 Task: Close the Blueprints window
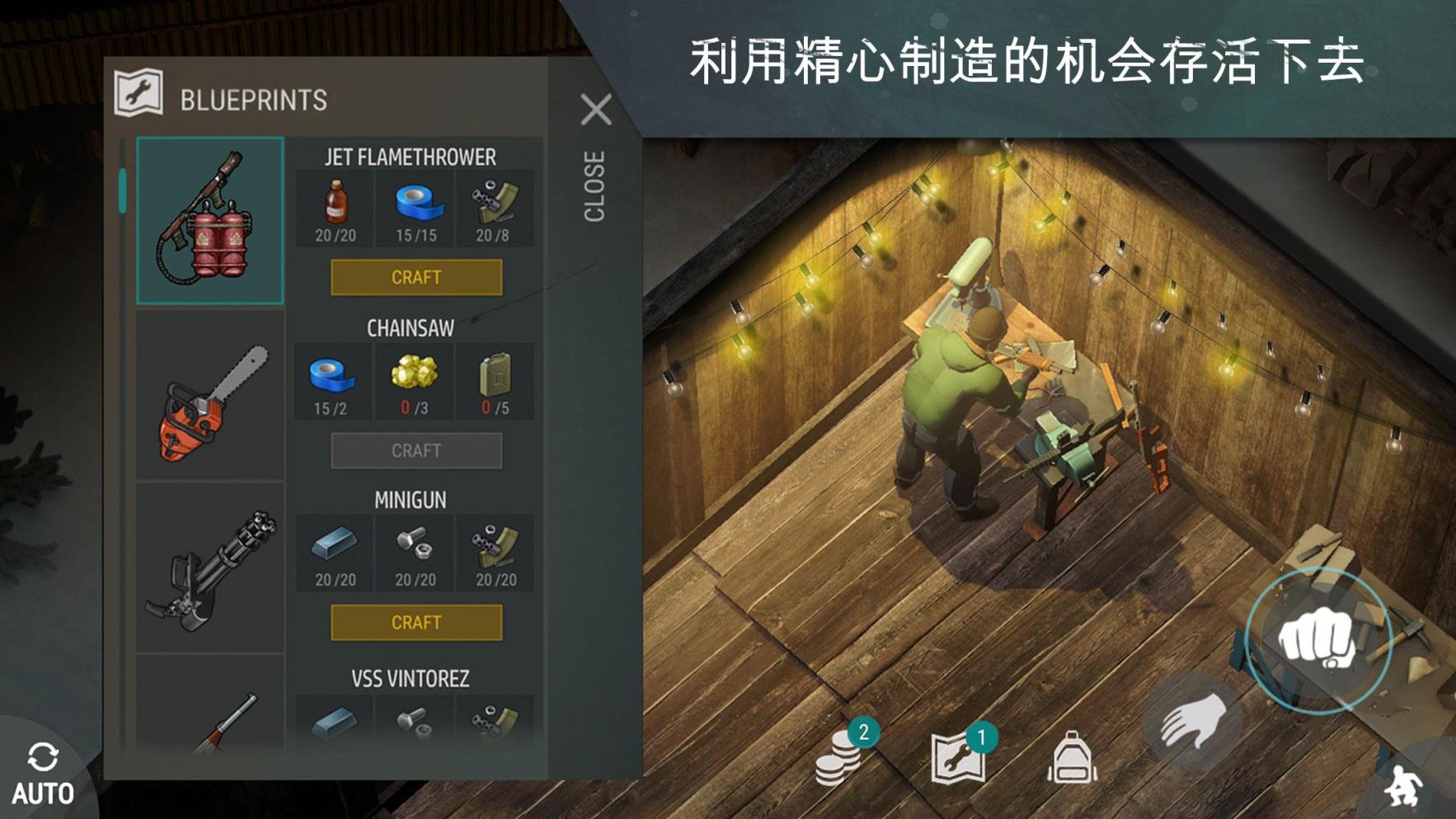coord(596,110)
